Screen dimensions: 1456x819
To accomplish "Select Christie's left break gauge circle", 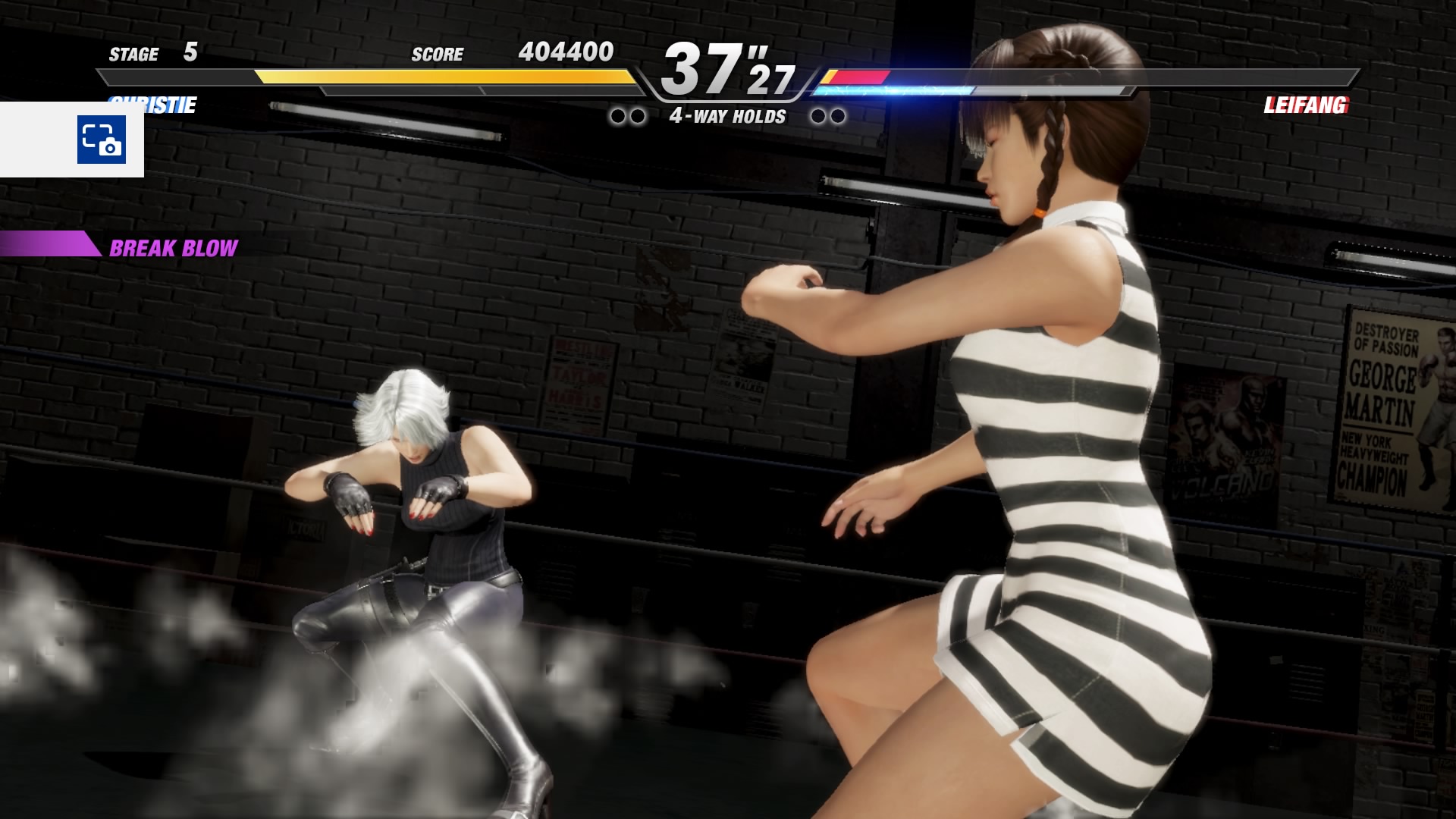I will [x=620, y=115].
